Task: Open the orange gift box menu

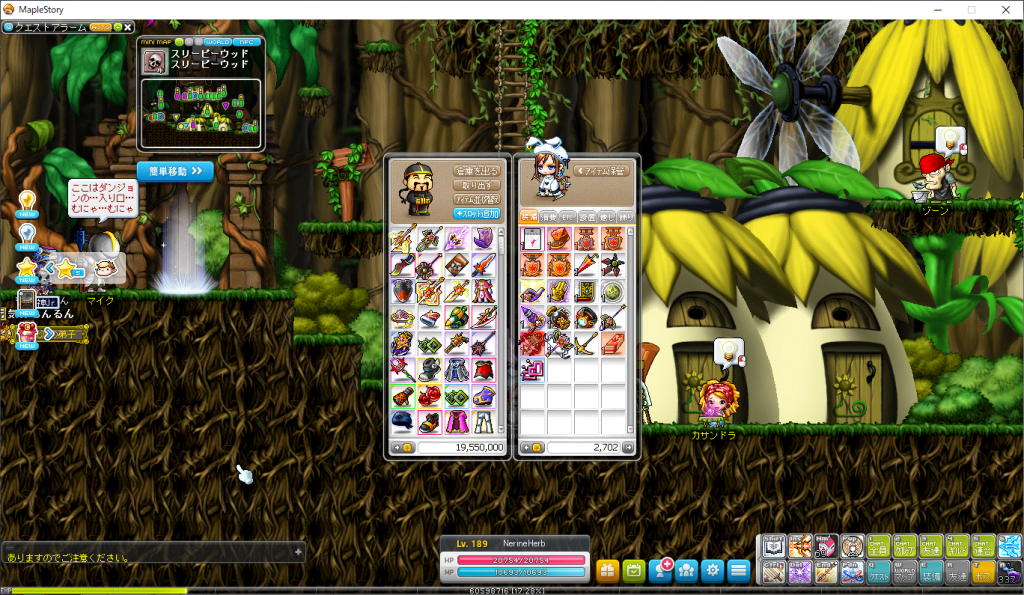Action: coord(607,570)
